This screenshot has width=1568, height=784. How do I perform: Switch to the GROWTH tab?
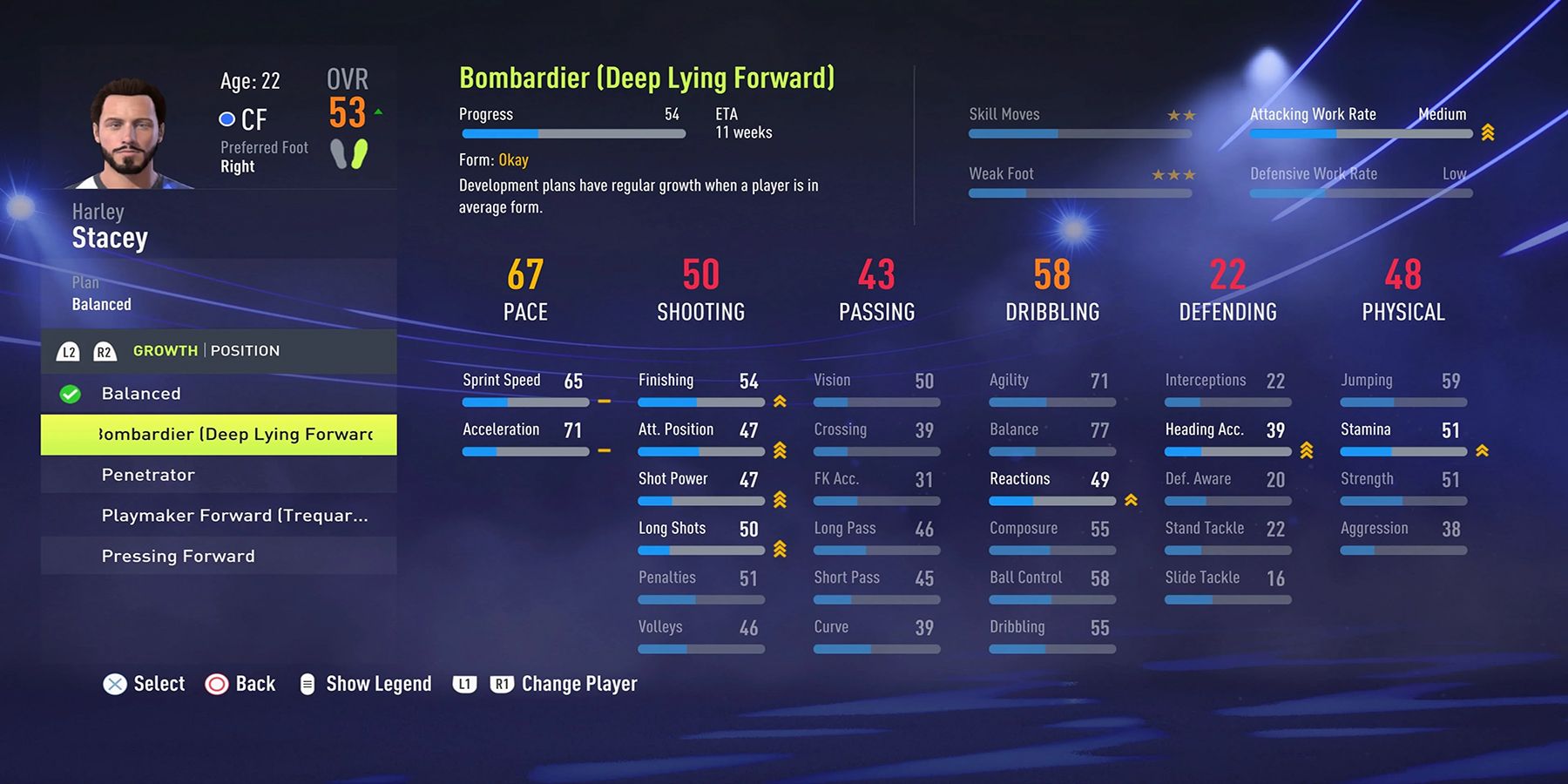[166, 351]
